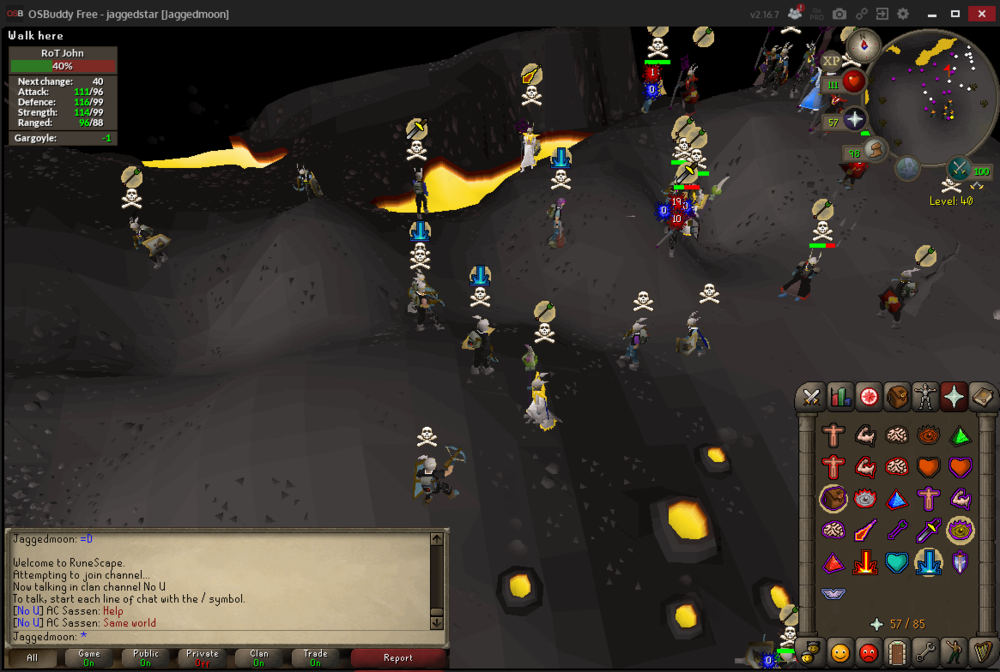The image size is (1000, 672).
Task: Toggle quick prayers with the prayer orb
Action: click(854, 120)
